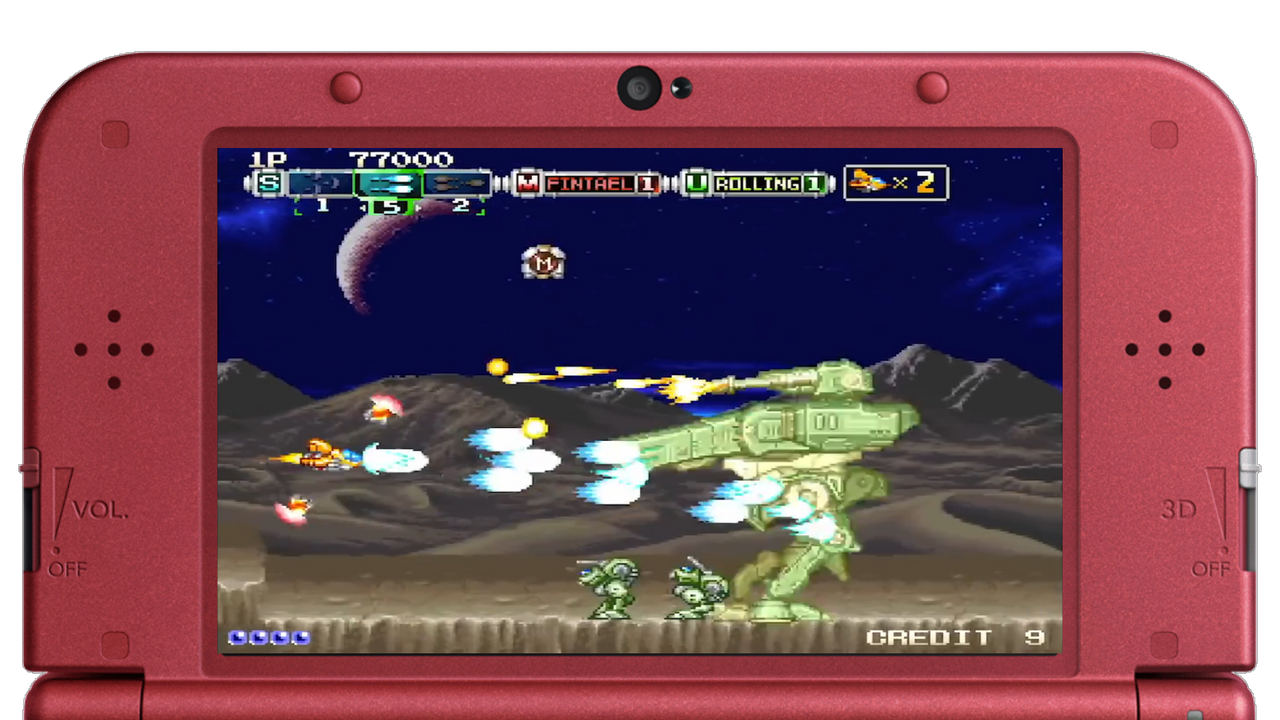Viewport: 1280px width, 720px height.
Task: Click the leftmost weapon slot in the S gauge
Action: [320, 184]
